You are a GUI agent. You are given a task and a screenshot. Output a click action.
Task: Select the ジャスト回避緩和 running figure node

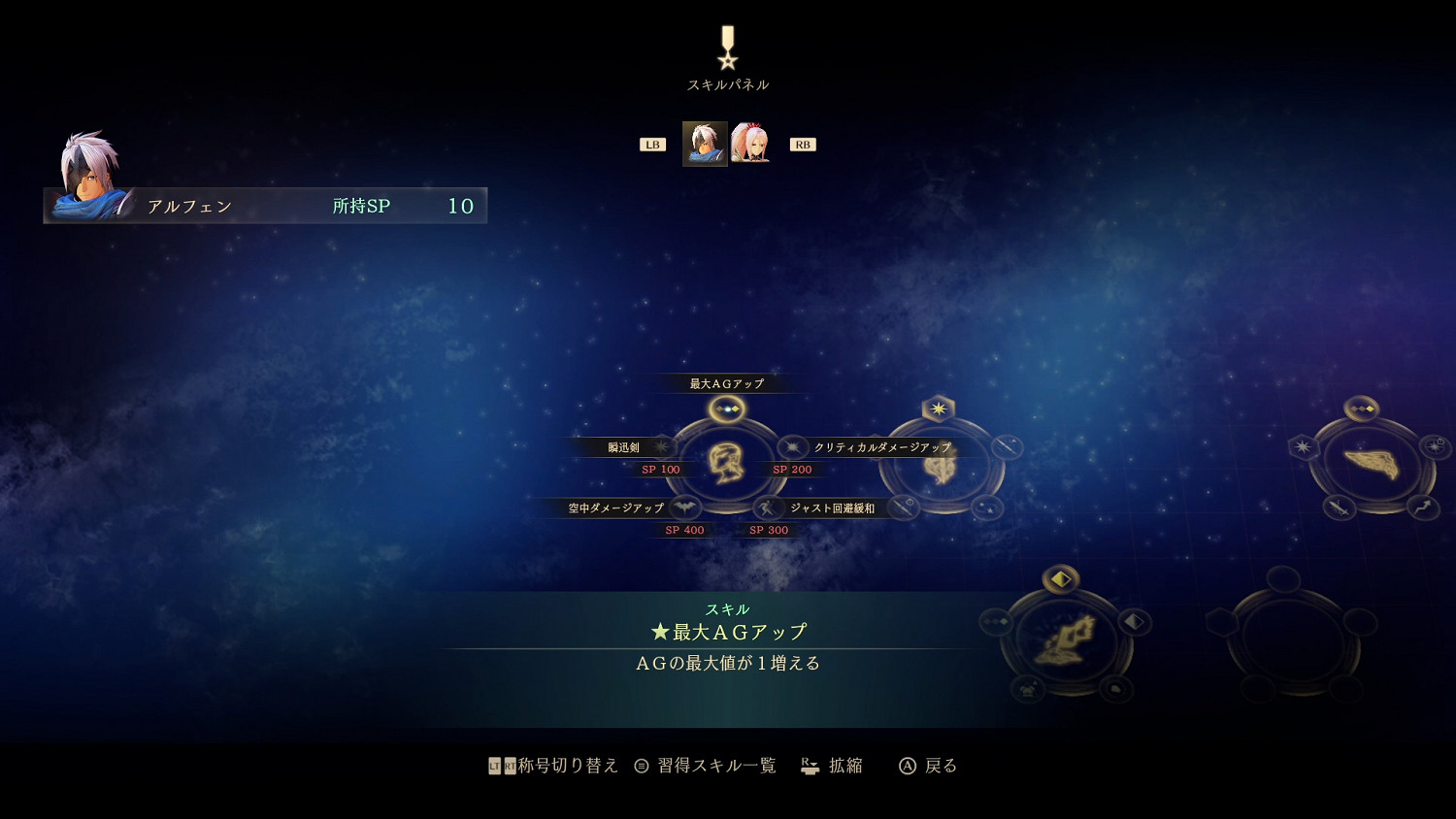point(767,508)
